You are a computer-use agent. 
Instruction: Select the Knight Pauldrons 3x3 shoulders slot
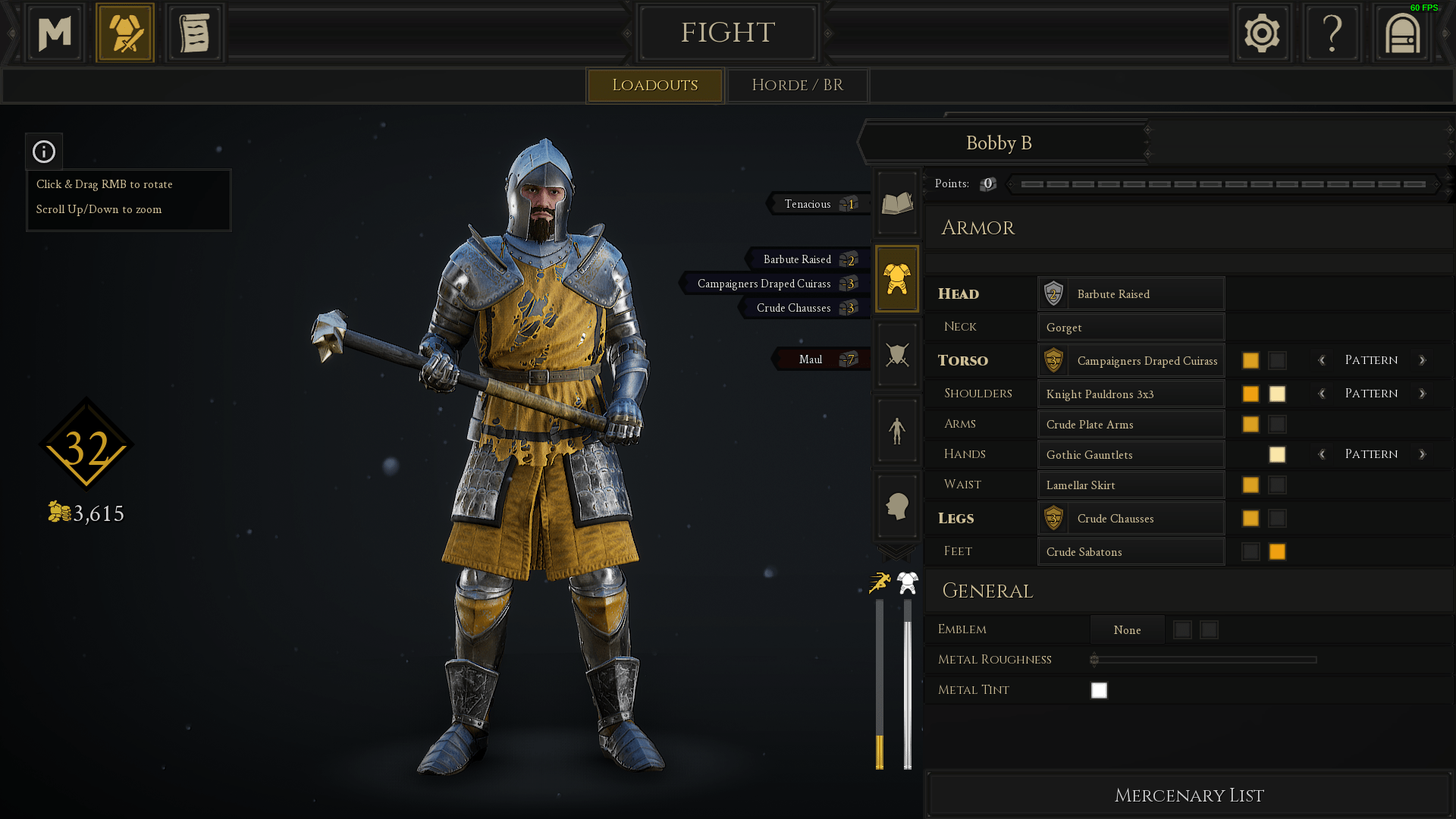click(x=1131, y=394)
